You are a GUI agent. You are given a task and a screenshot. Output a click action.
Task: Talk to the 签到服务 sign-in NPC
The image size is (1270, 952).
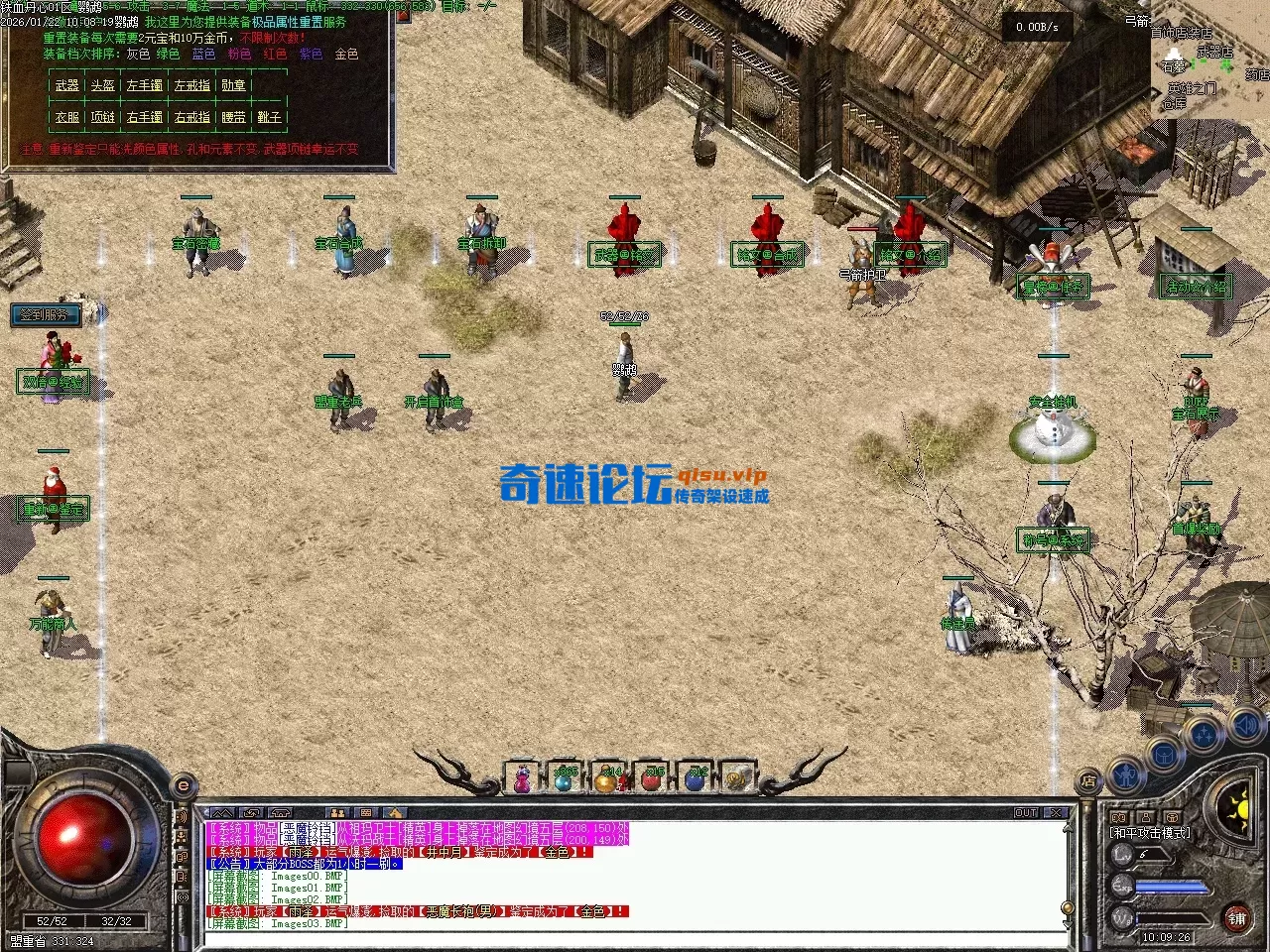(x=48, y=315)
